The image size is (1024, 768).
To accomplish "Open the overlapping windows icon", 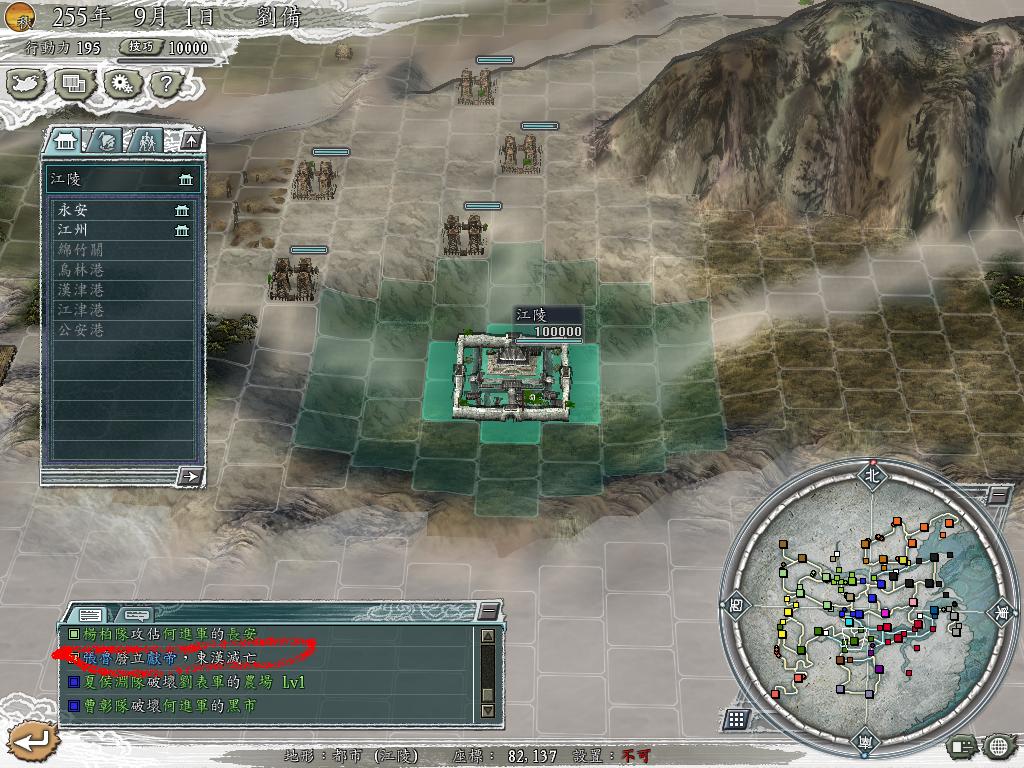I will [74, 84].
